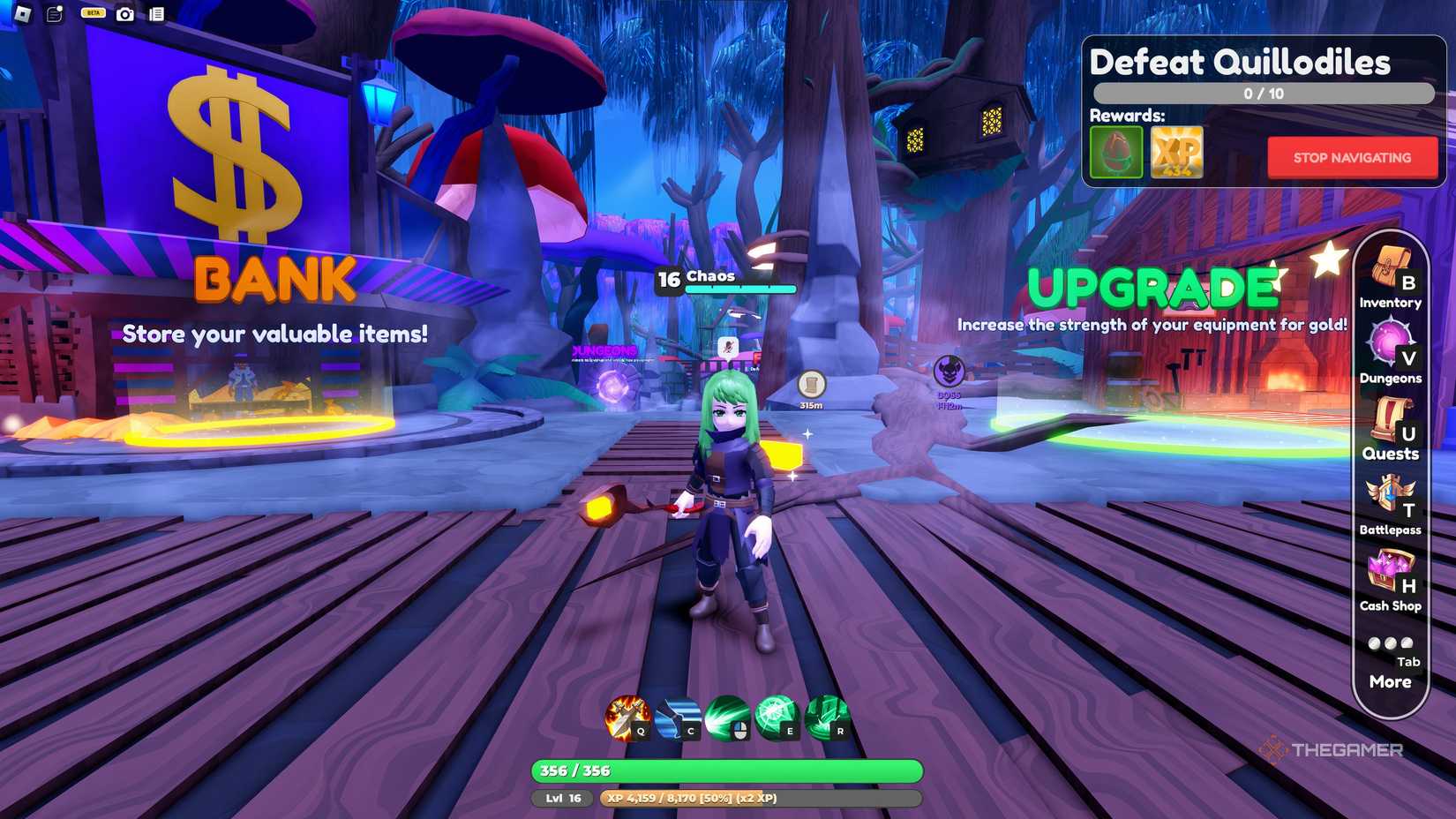The image size is (1456, 819).
Task: Take a screenshot with the camera icon
Action: coord(124,15)
